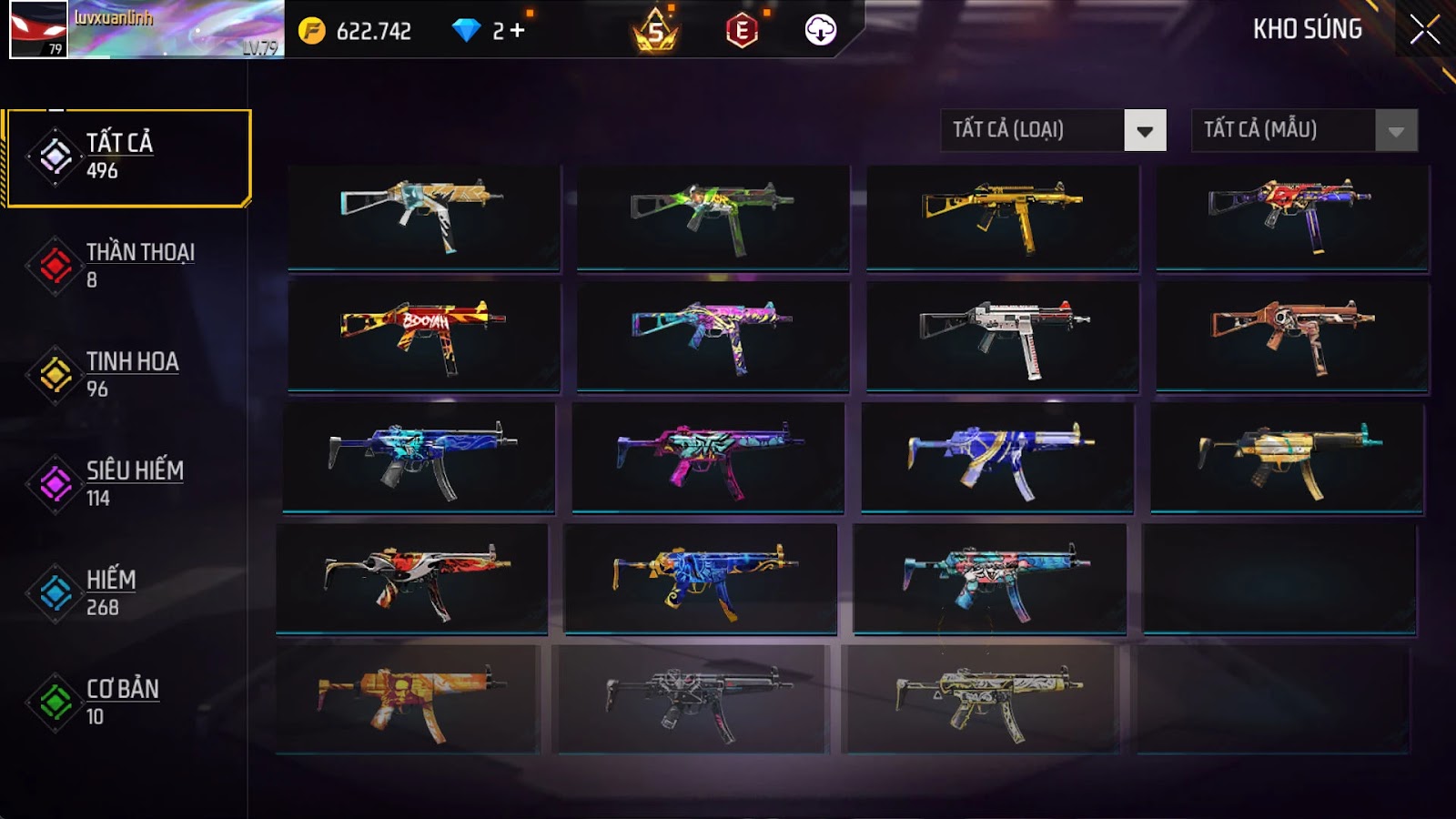Show the Siêu Hiếm weapon skins
This screenshot has height=819, width=1456.
coord(127,484)
